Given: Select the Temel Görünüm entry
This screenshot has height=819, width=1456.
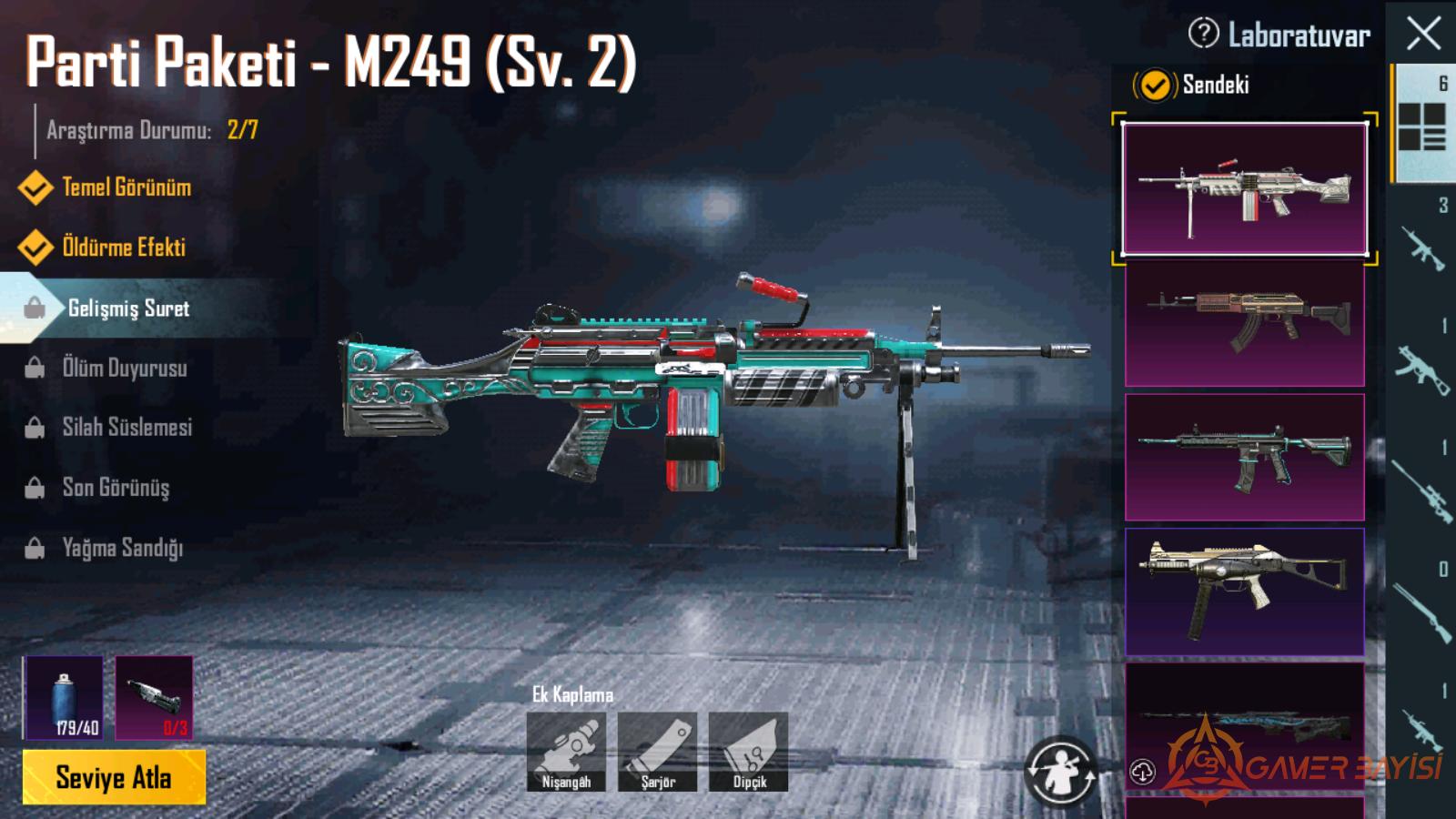Looking at the screenshot, I should (x=126, y=187).
